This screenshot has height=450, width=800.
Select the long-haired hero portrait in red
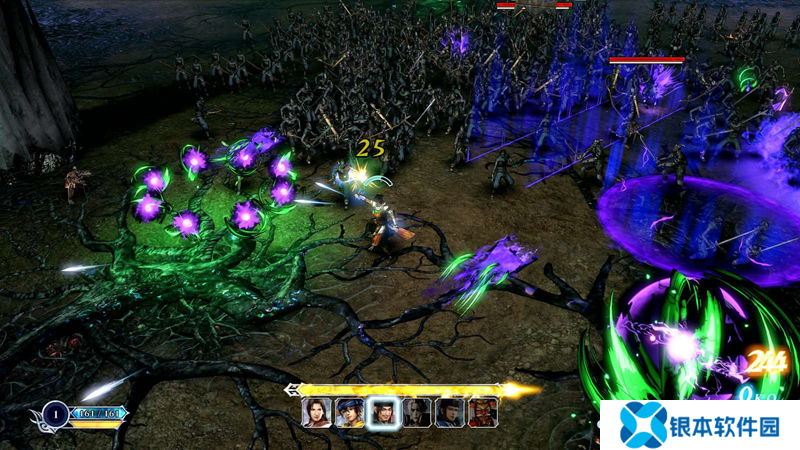point(316,412)
